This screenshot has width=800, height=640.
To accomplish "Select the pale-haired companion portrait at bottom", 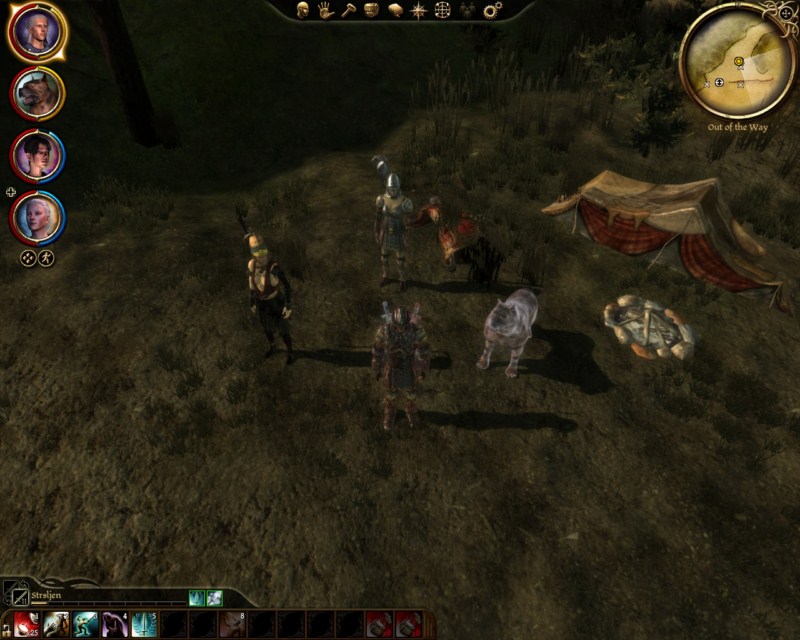I will pos(38,217).
